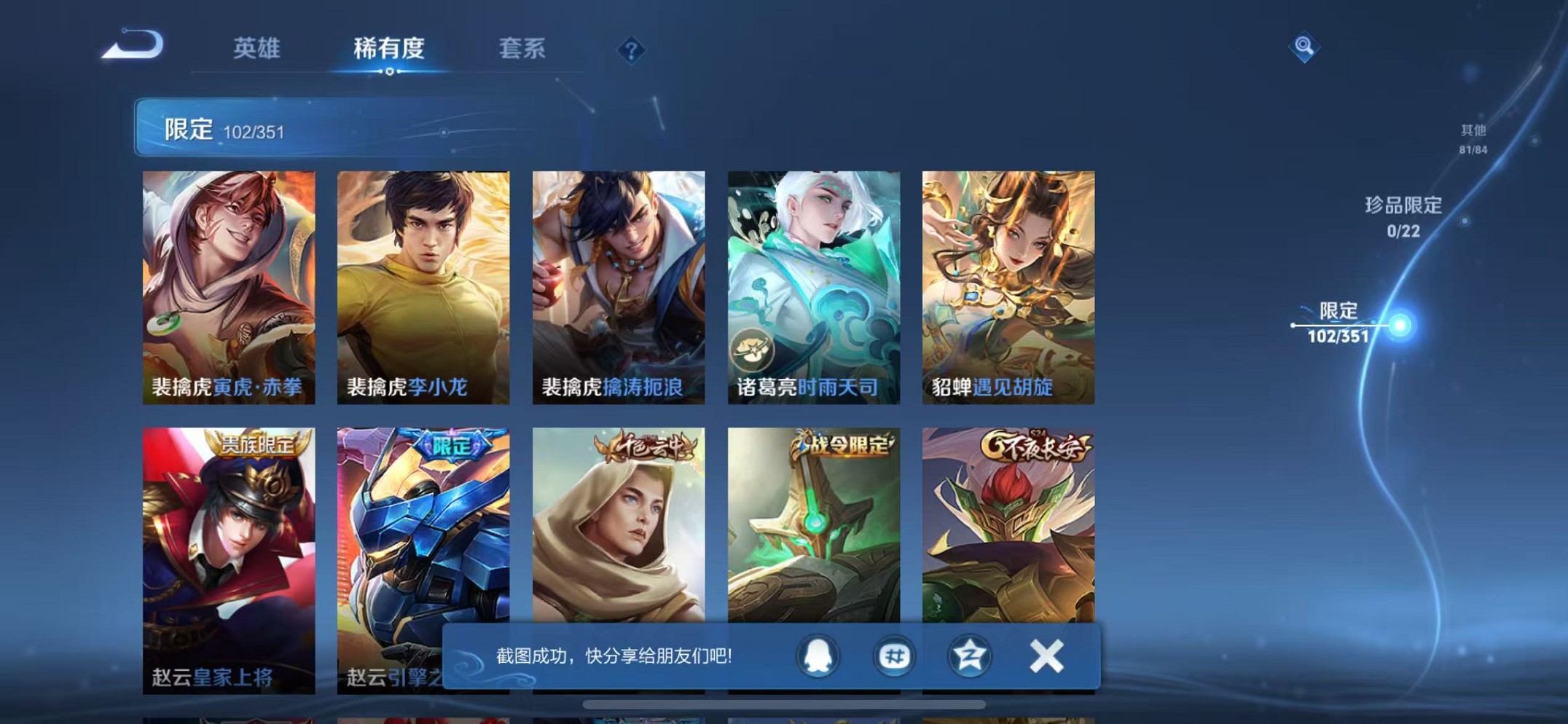Share via the hashtag topic icon

pos(893,656)
